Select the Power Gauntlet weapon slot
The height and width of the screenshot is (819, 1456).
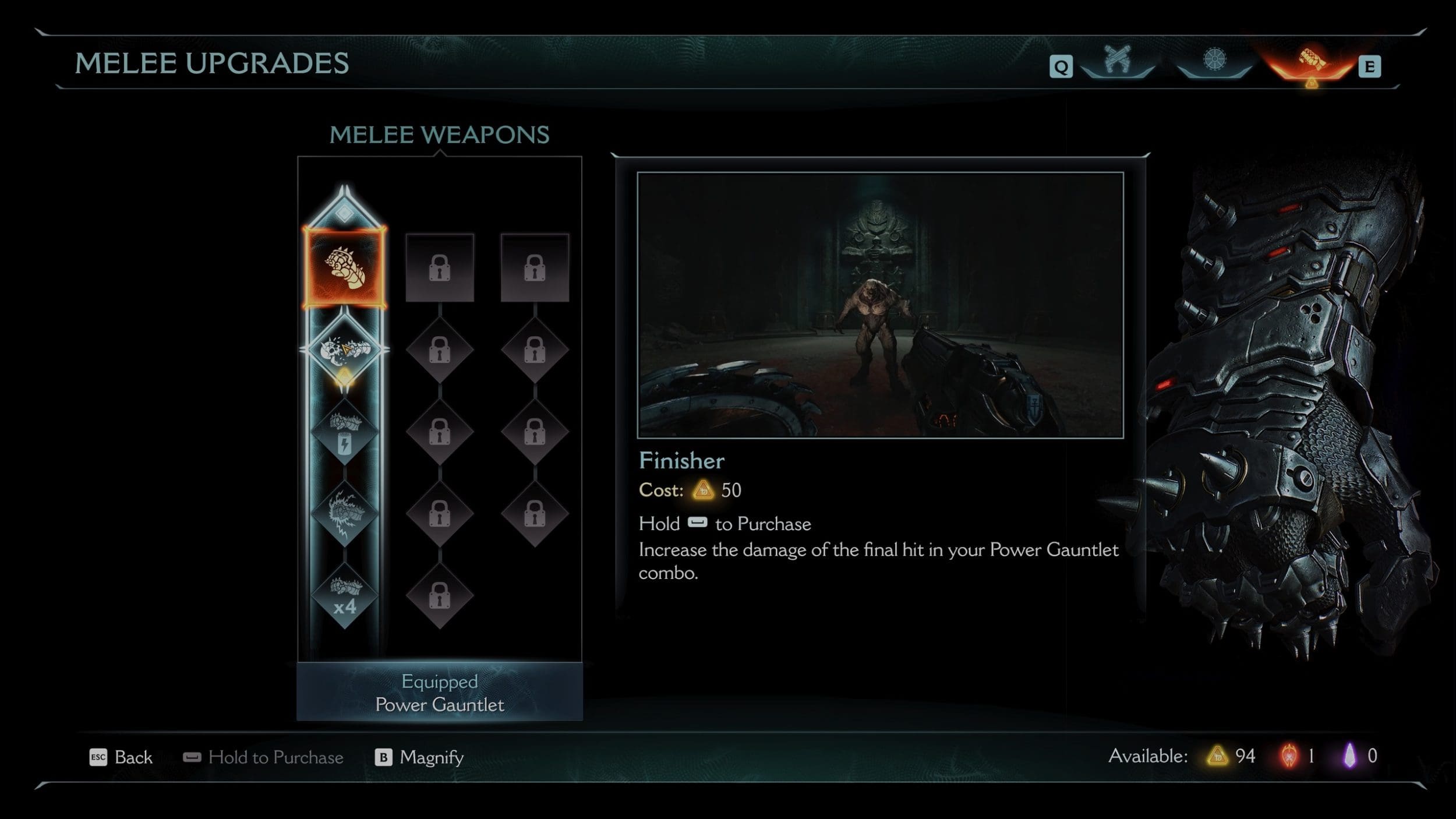(x=344, y=267)
